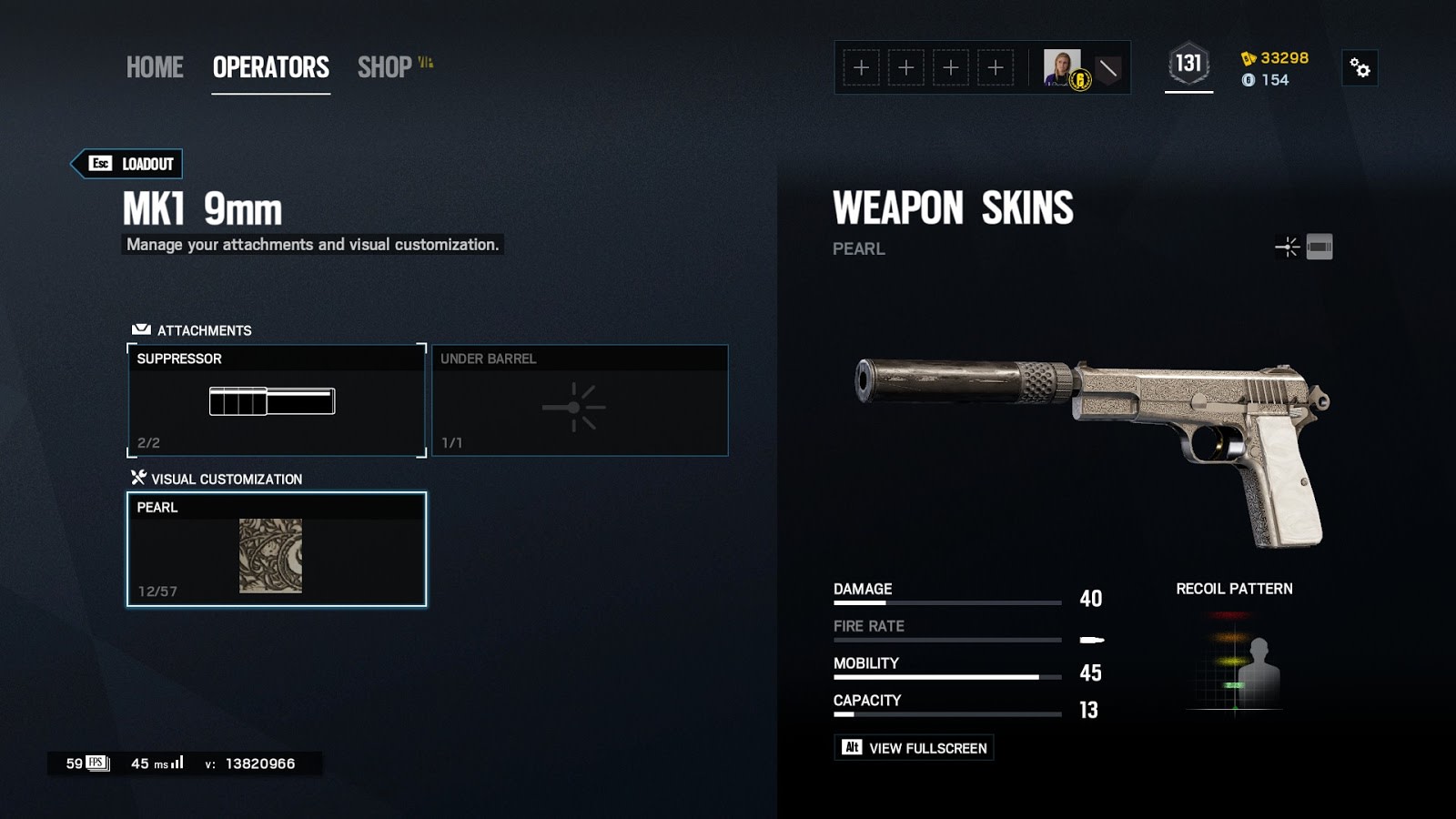This screenshot has height=819, width=1456.
Task: Switch to the Operators tab
Action: click(270, 67)
